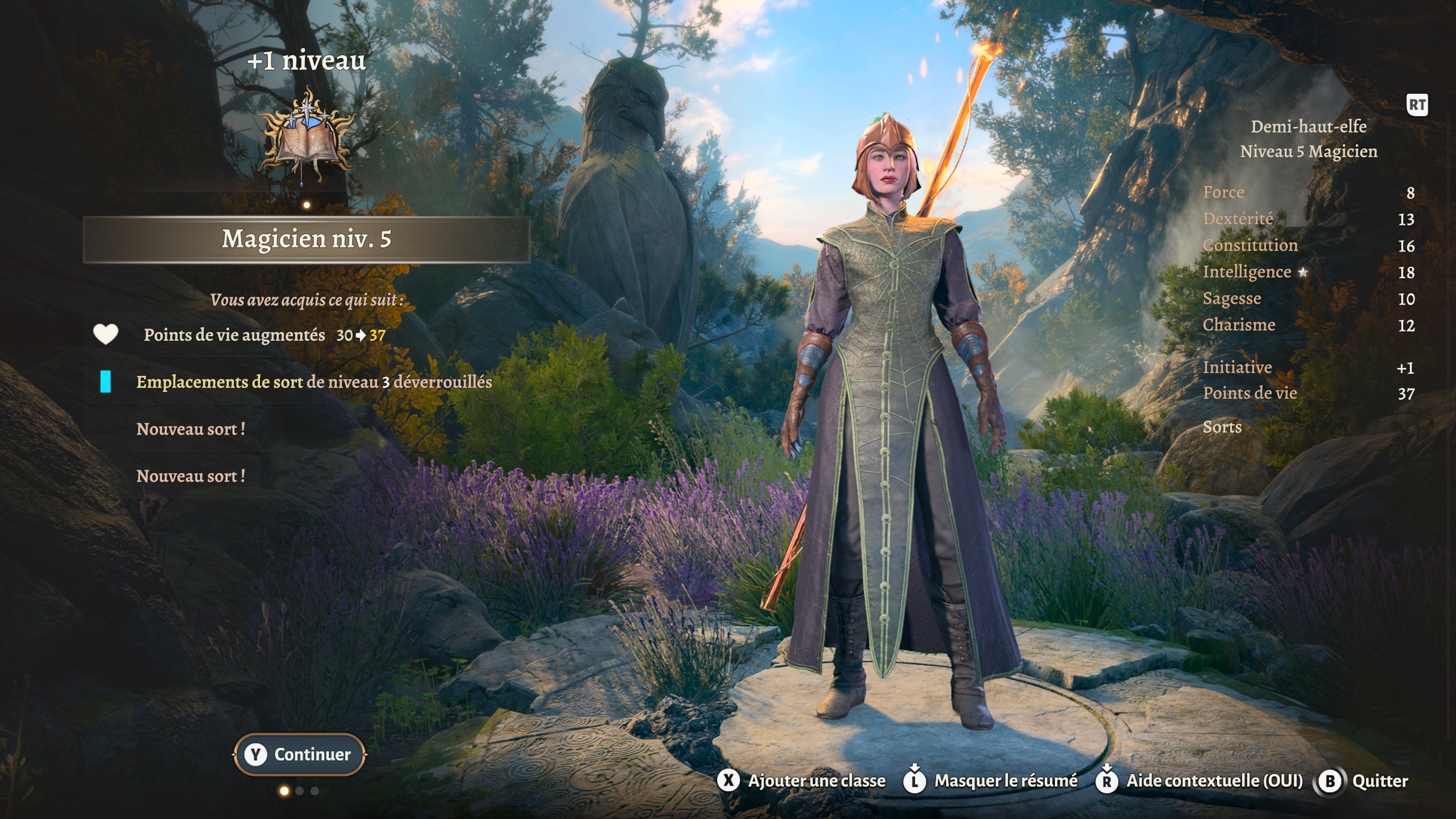Choose Ajouter une classe
1456x819 pixels.
802,781
